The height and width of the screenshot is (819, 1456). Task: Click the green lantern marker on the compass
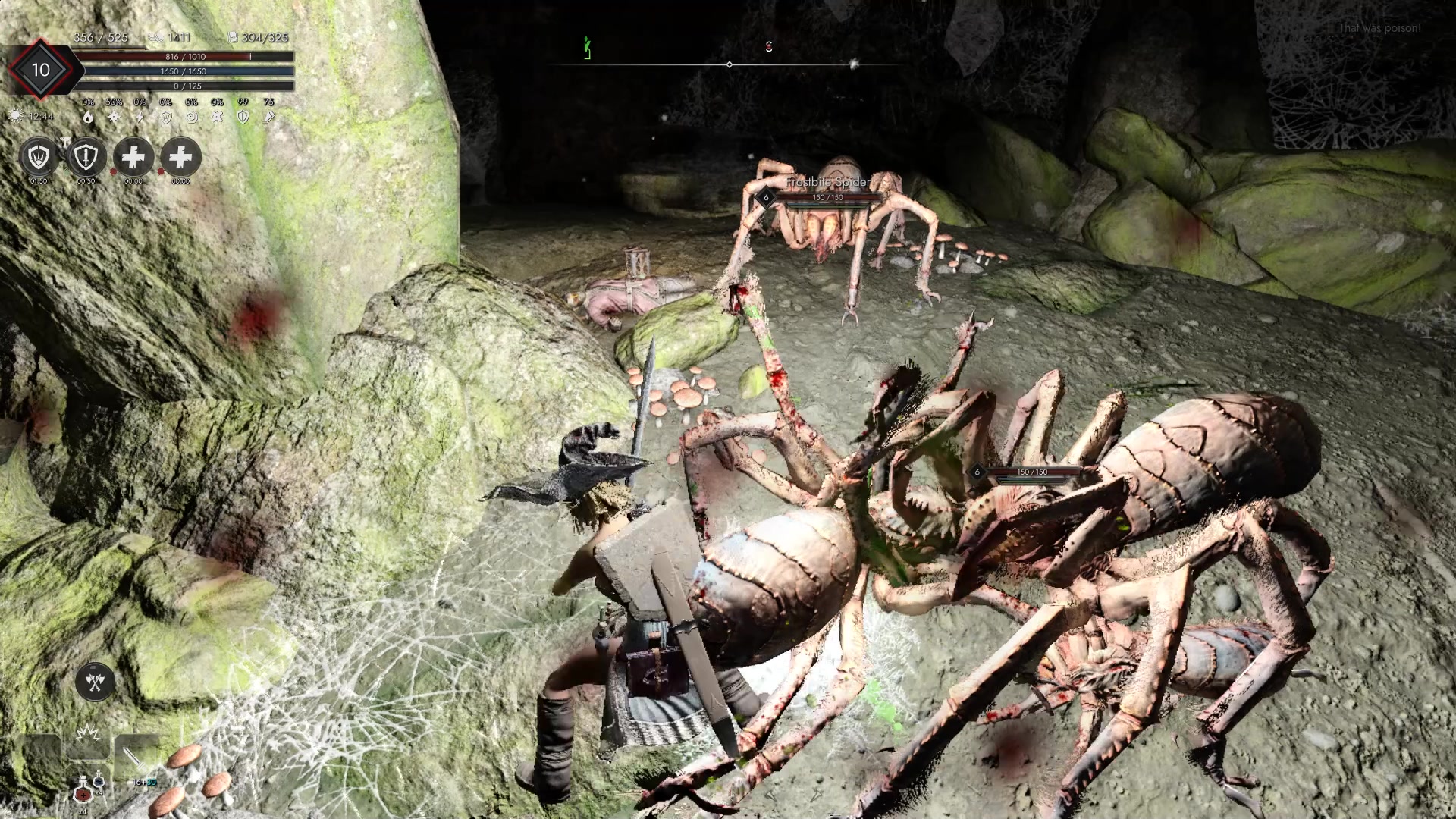click(x=585, y=45)
